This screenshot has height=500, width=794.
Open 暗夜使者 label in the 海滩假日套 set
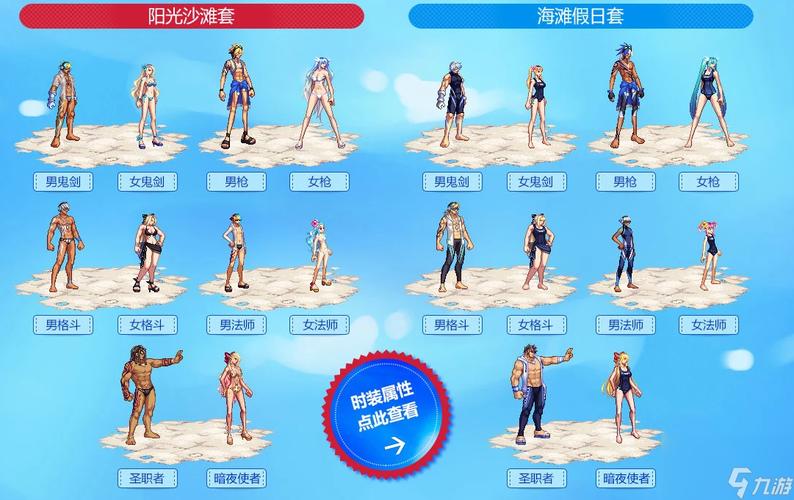pyautogui.click(x=626, y=478)
